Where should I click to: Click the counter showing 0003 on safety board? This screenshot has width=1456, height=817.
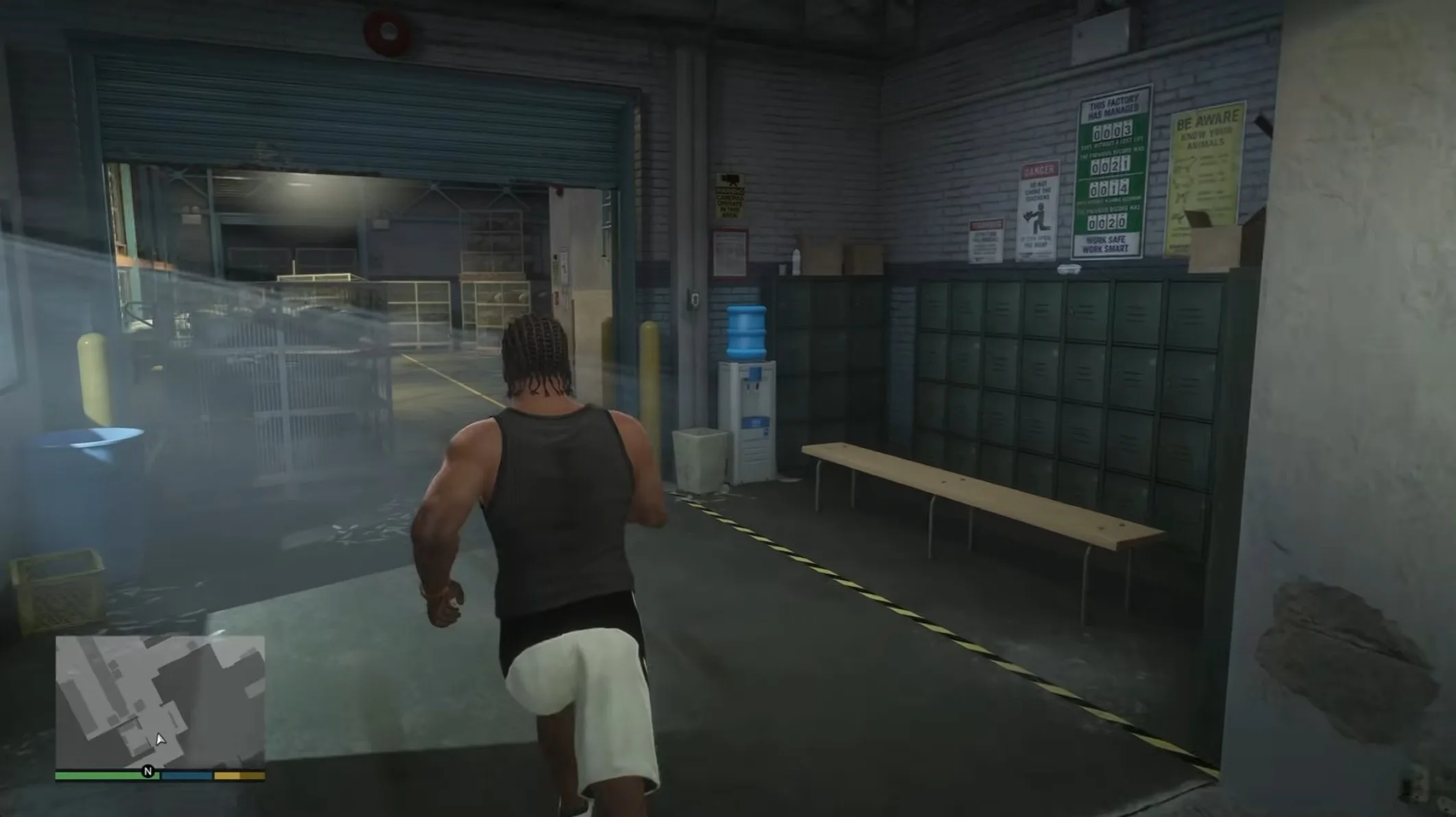(x=1112, y=130)
